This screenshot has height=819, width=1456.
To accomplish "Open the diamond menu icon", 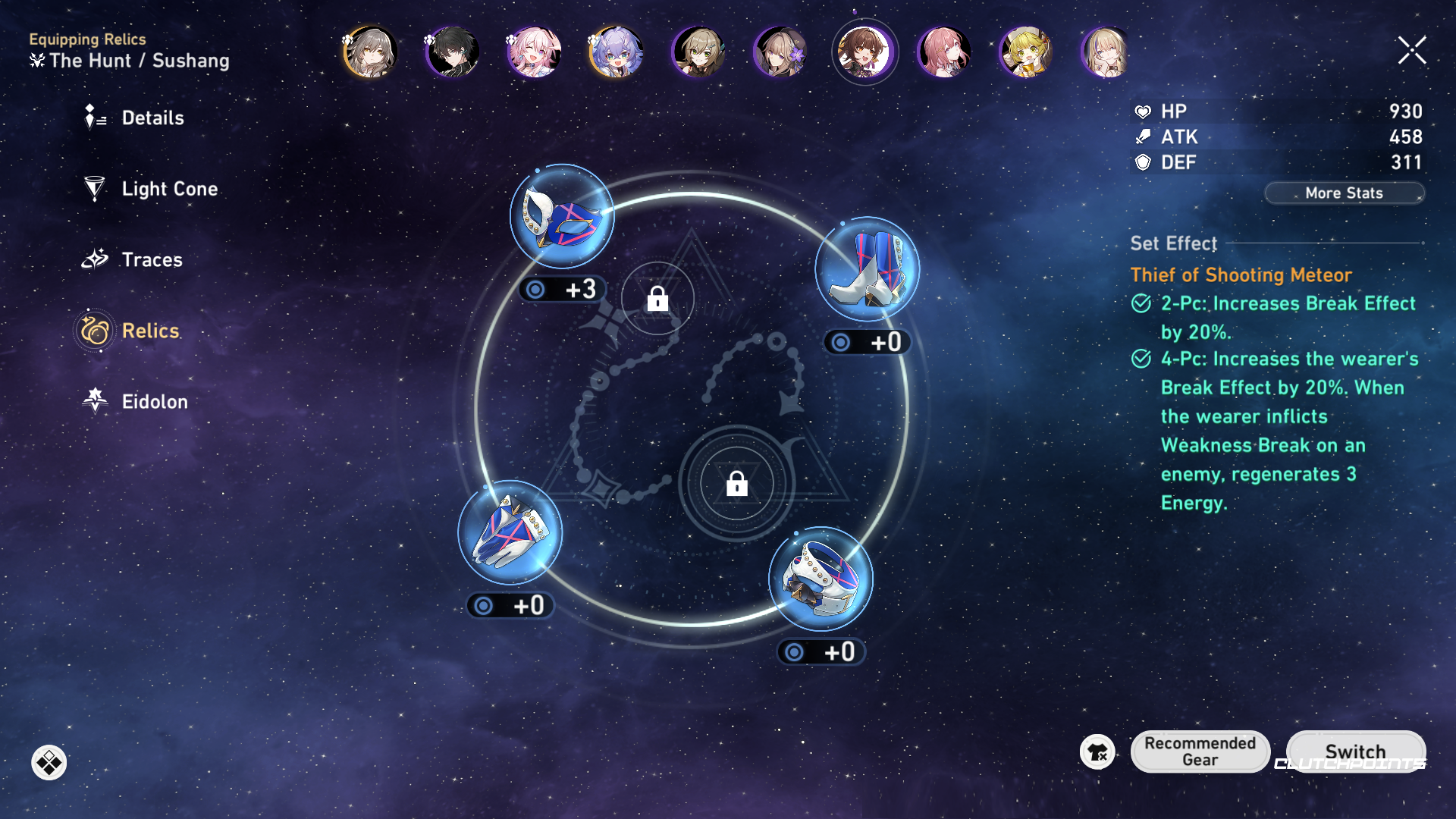I will [49, 763].
